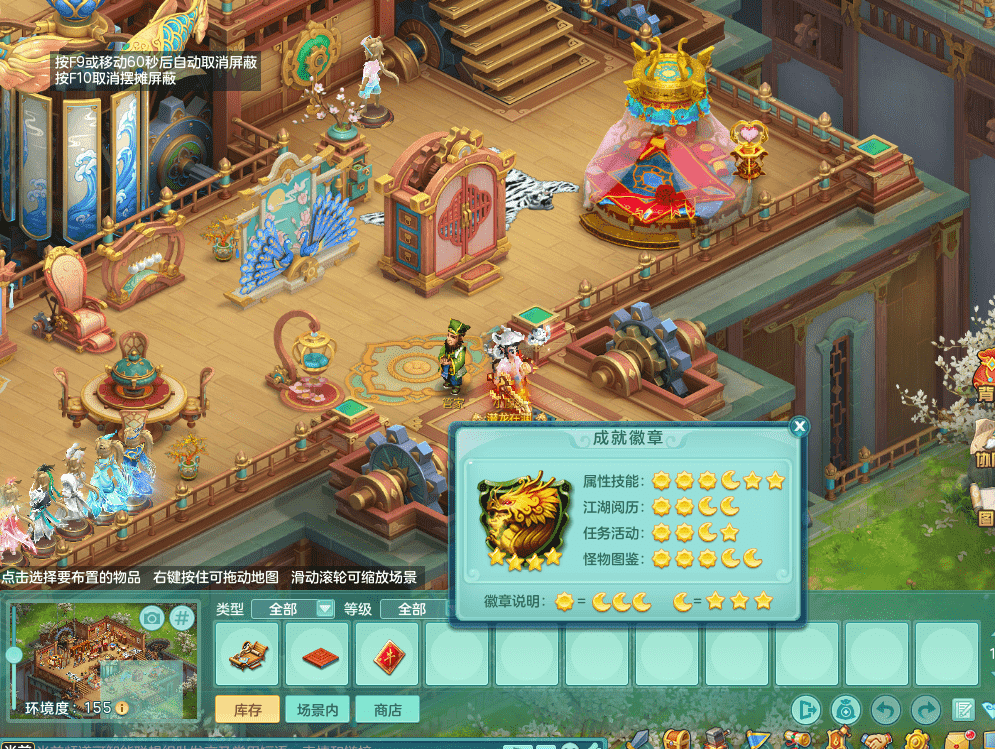
Task: Switch to the 商店 shop tab
Action: point(387,710)
